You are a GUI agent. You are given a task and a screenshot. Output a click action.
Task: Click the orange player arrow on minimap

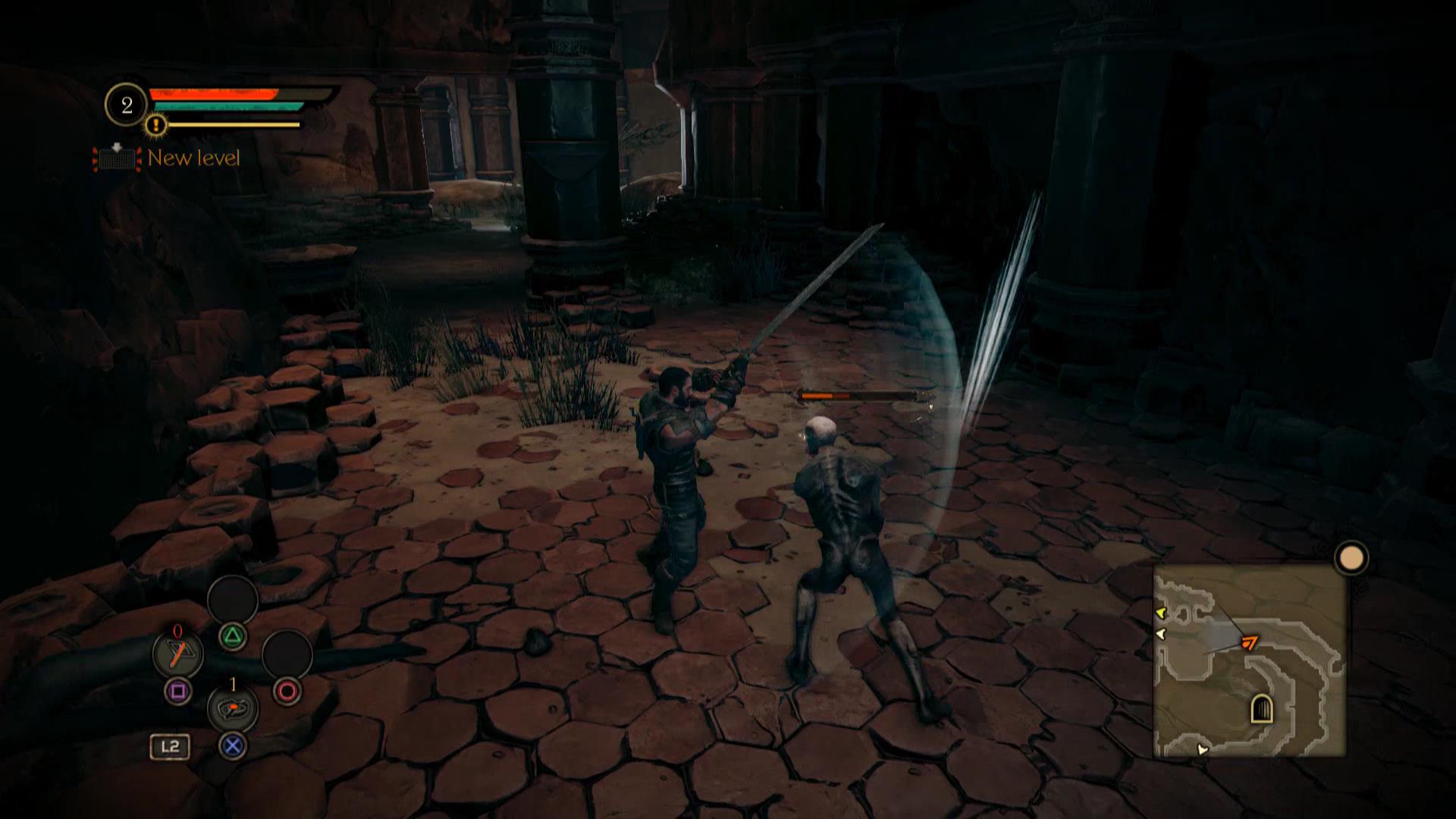pos(1248,643)
